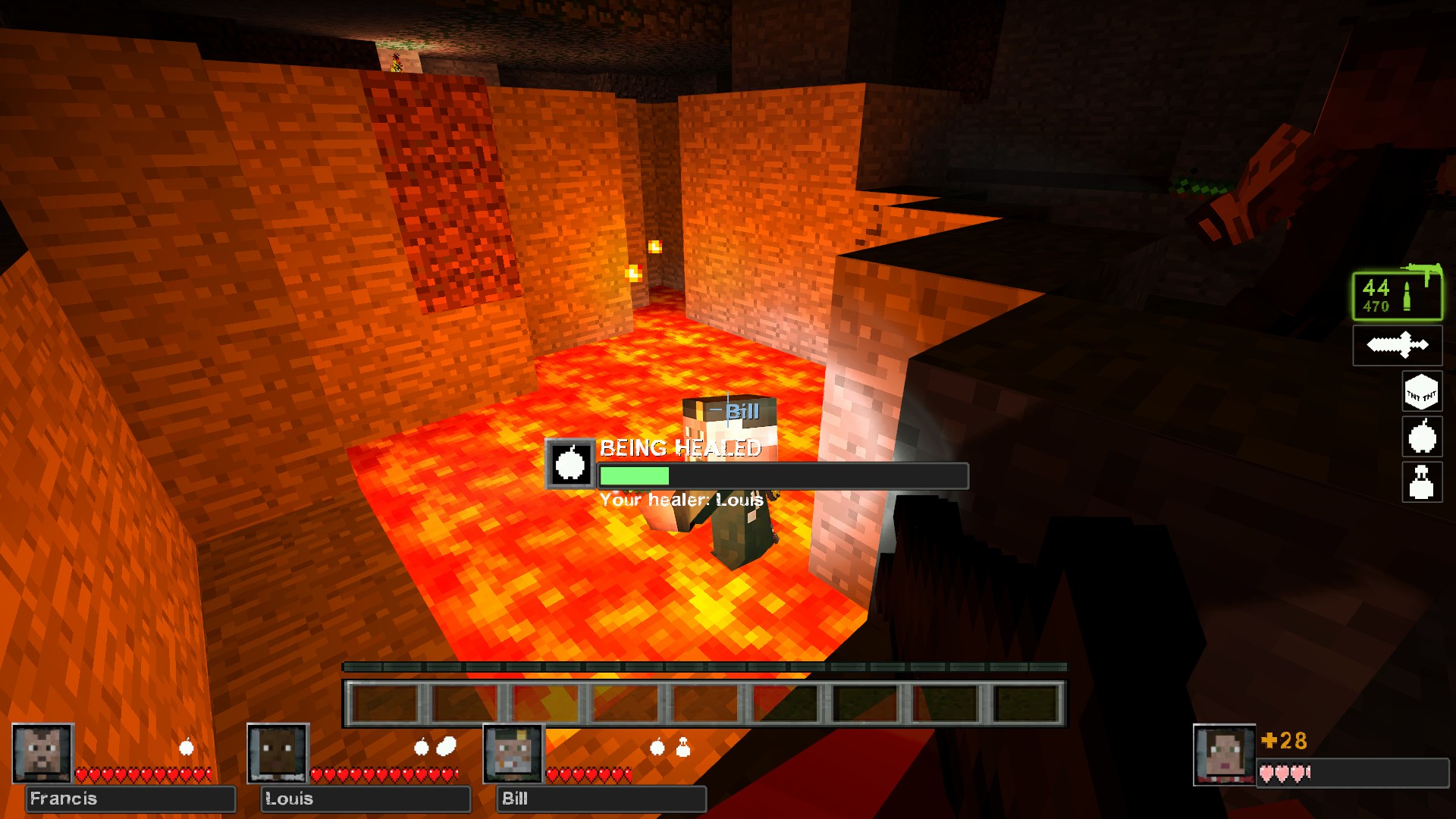Click your own survivor portrait
Image resolution: width=1456 pixels, height=819 pixels.
click(x=1224, y=755)
